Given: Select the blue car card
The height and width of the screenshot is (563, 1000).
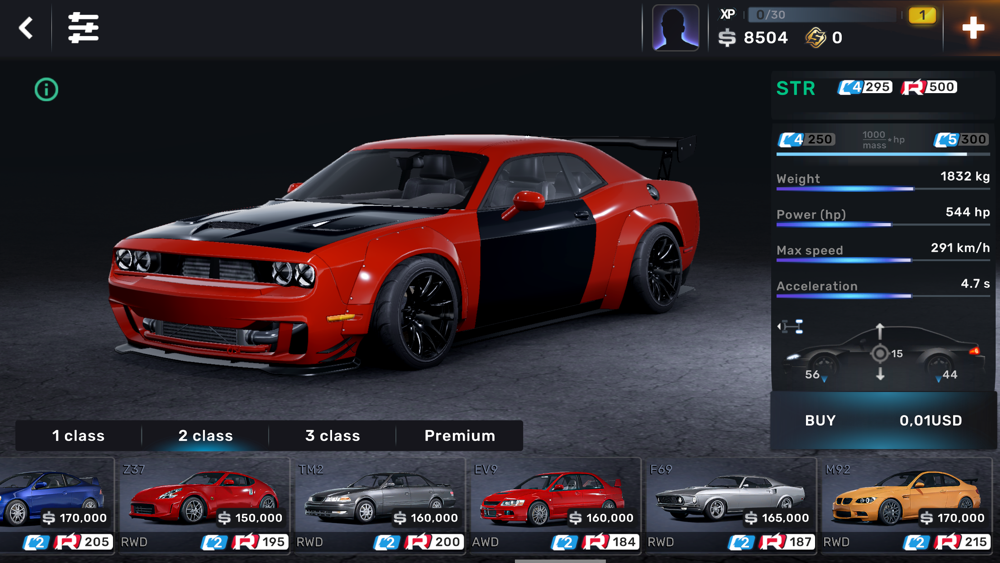Looking at the screenshot, I should point(54,505).
